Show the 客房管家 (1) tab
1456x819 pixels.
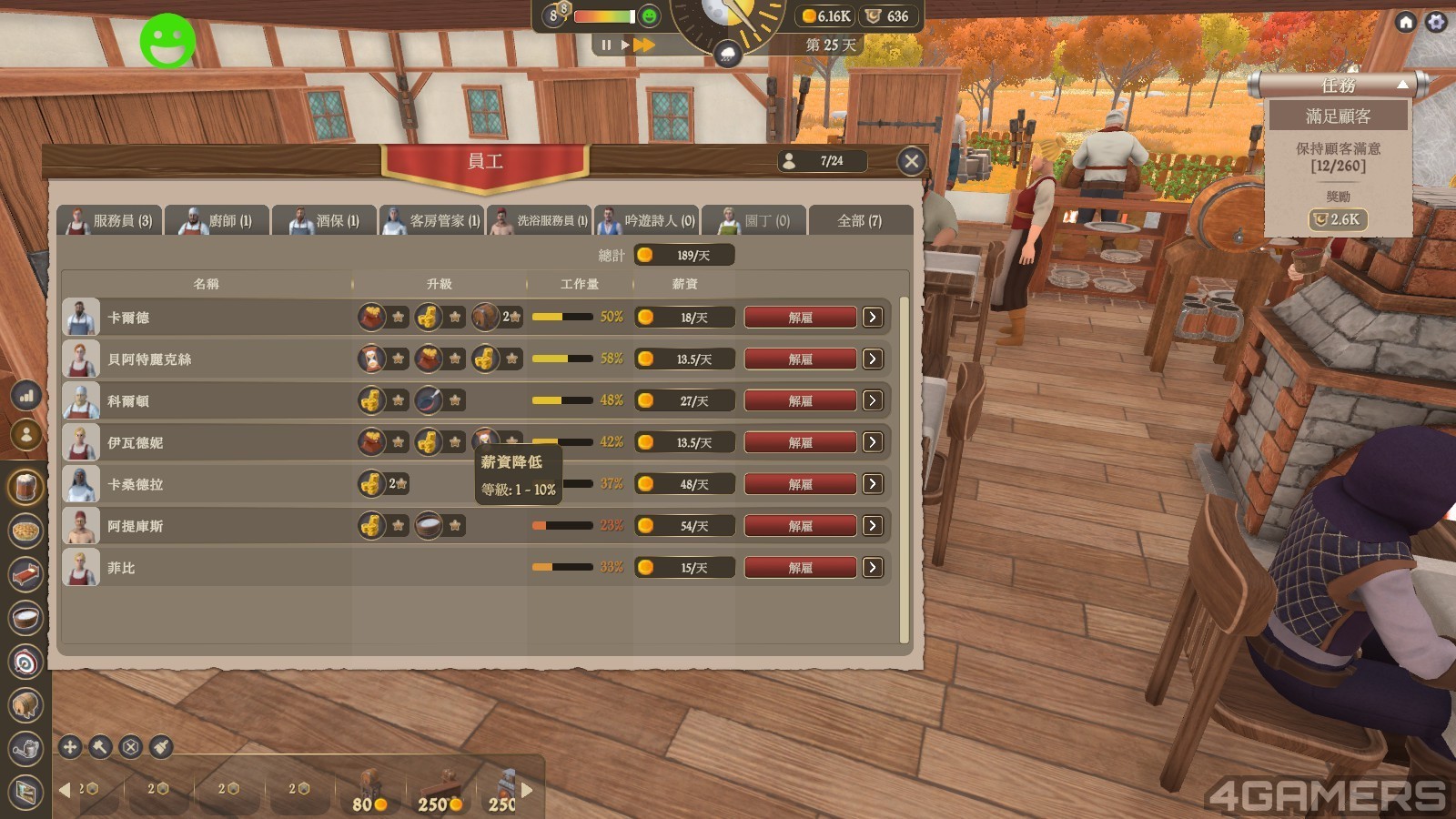click(431, 221)
